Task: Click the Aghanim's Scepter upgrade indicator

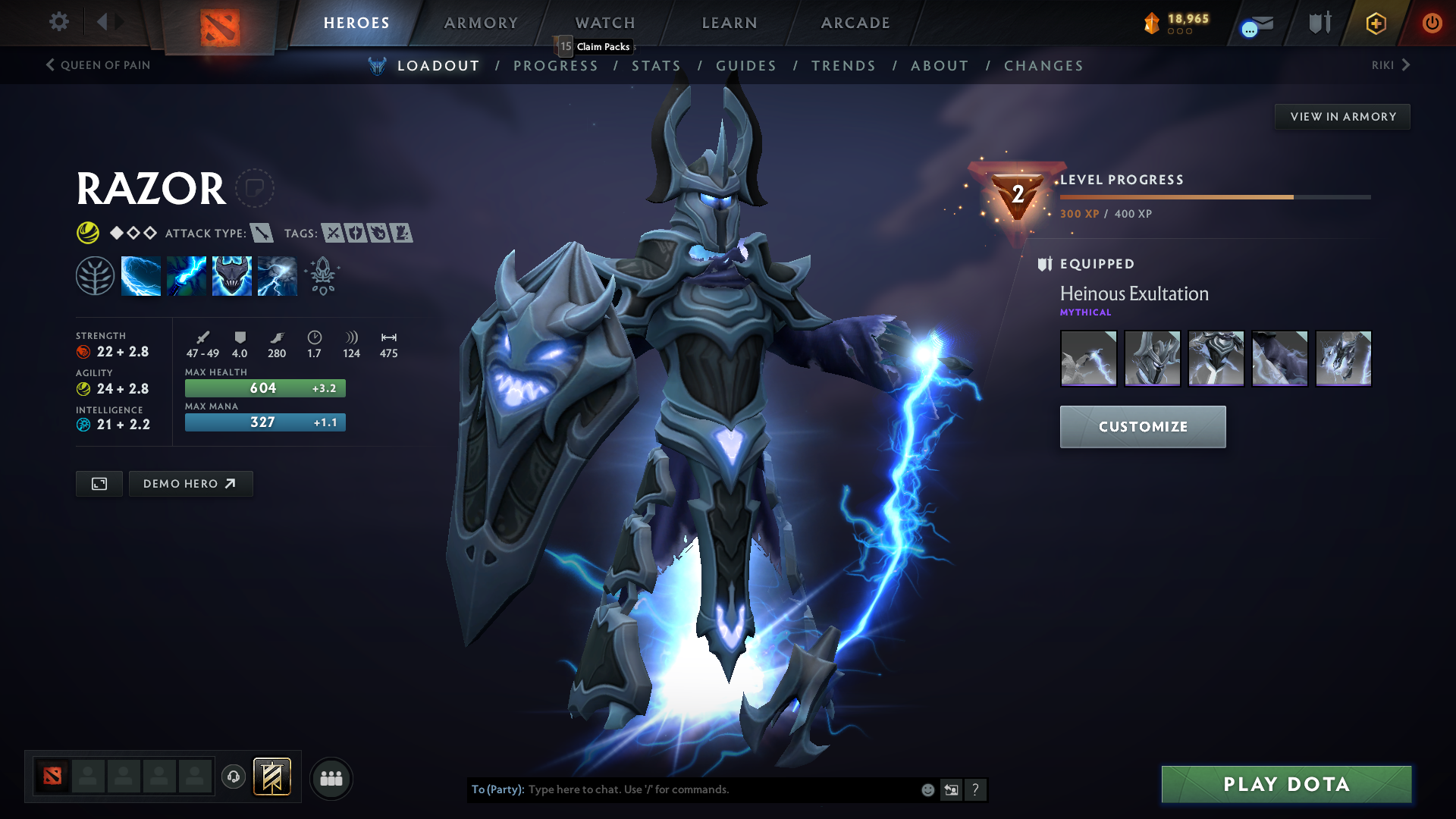Action: [322, 275]
